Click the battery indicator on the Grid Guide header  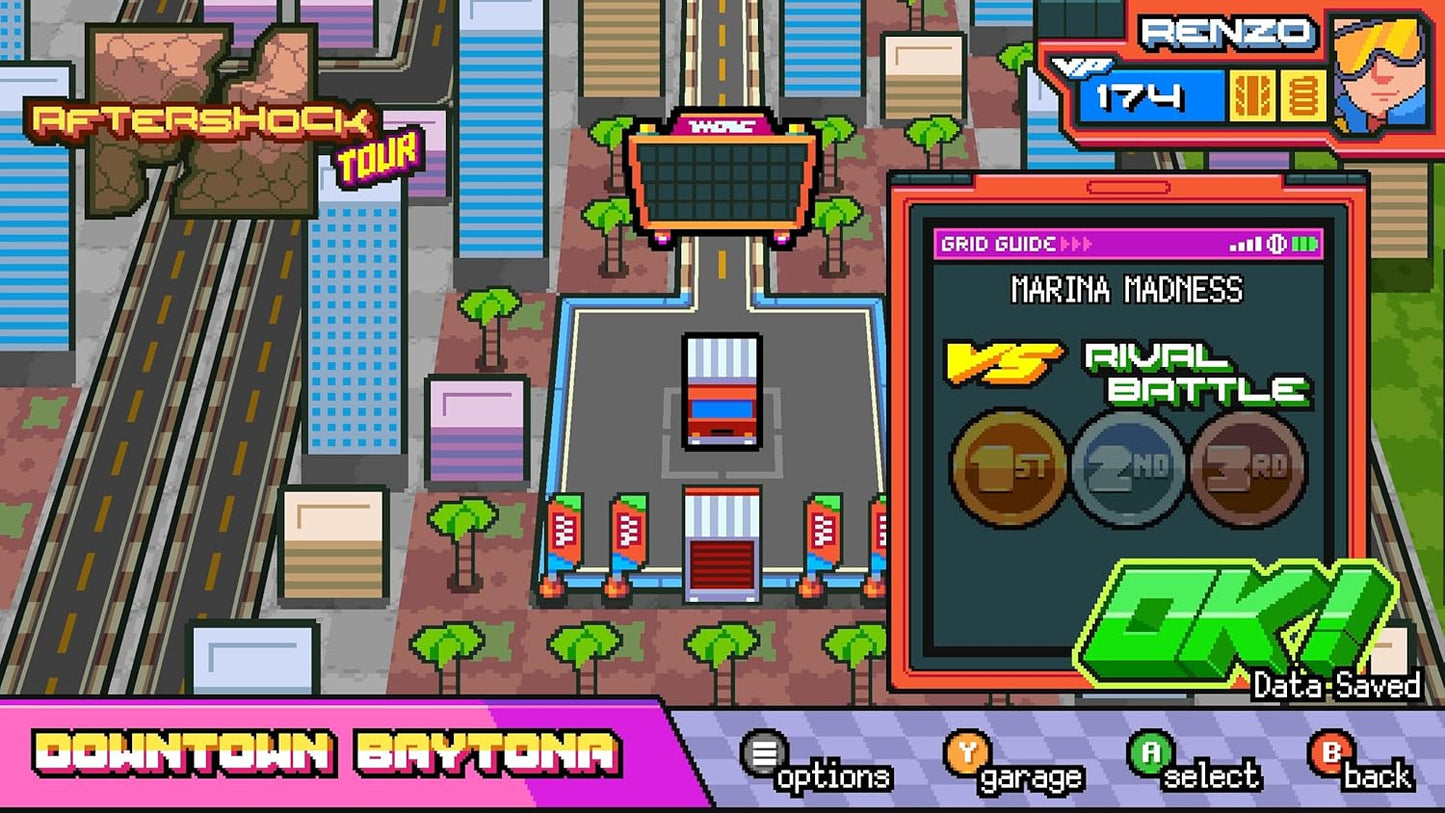click(1303, 244)
